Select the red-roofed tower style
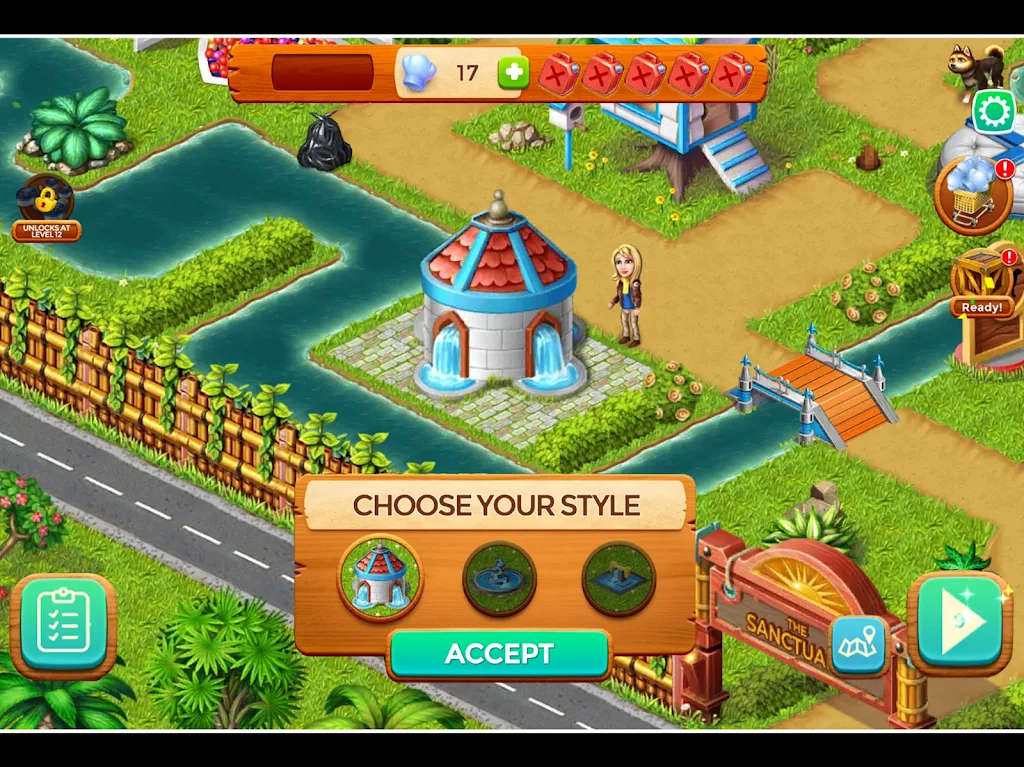Image resolution: width=1024 pixels, height=767 pixels. pyautogui.click(x=380, y=577)
